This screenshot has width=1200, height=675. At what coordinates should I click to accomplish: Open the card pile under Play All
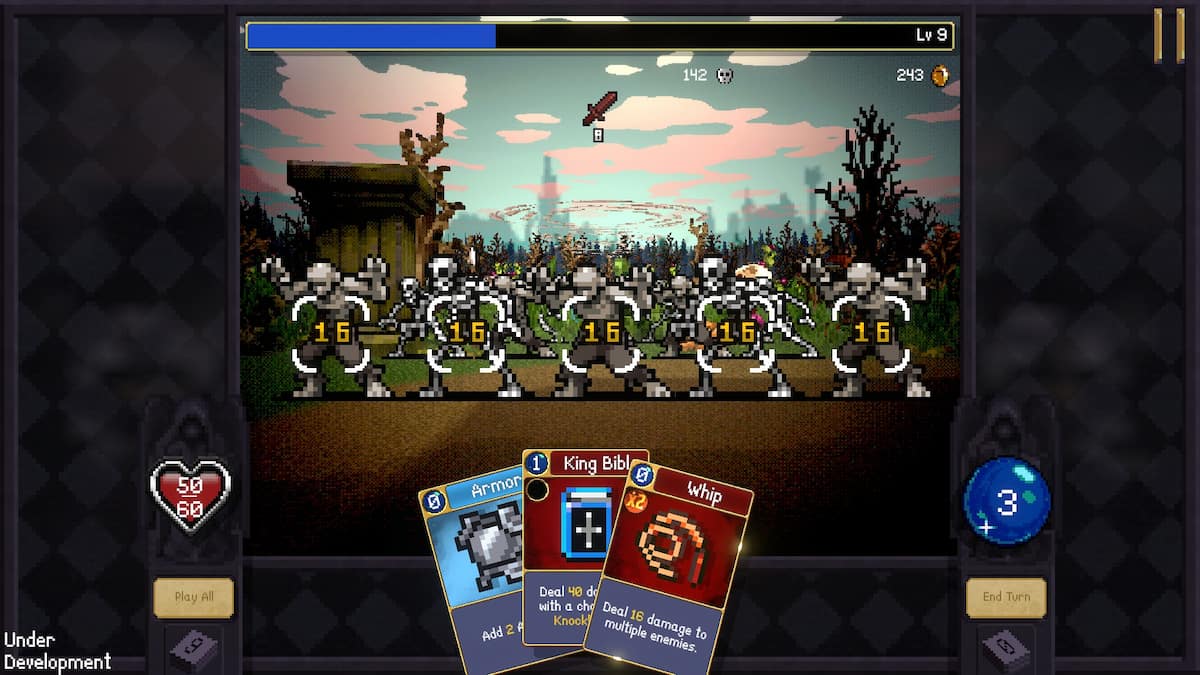click(193, 648)
